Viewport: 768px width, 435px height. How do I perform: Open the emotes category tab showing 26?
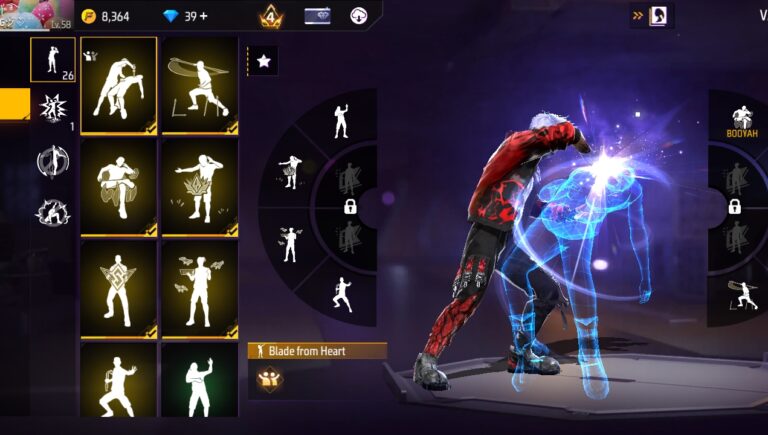coord(52,60)
